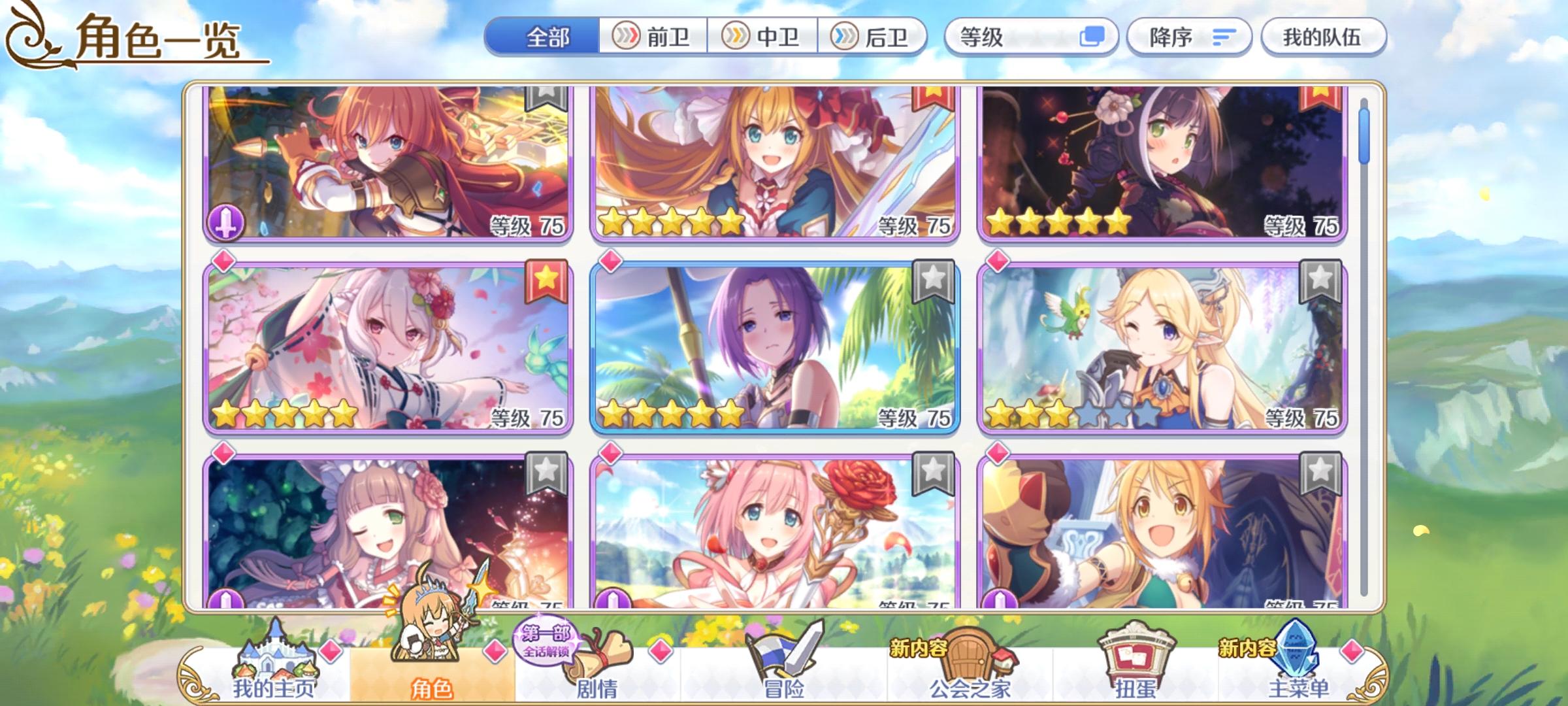This screenshot has height=706, width=1568.
Task: Switch to the 前卫 vanguard tab
Action: point(655,37)
